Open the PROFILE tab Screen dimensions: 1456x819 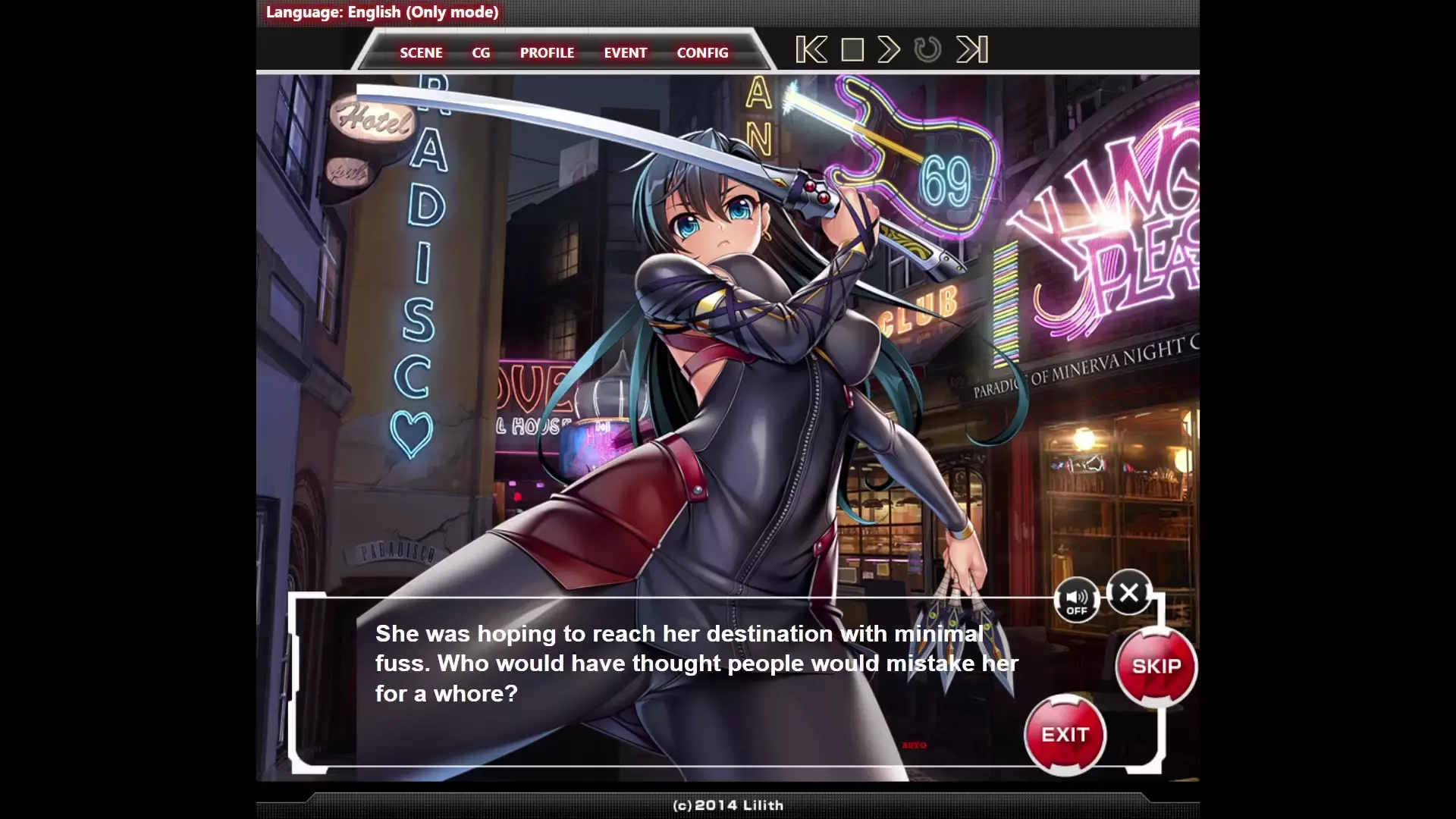tap(547, 53)
